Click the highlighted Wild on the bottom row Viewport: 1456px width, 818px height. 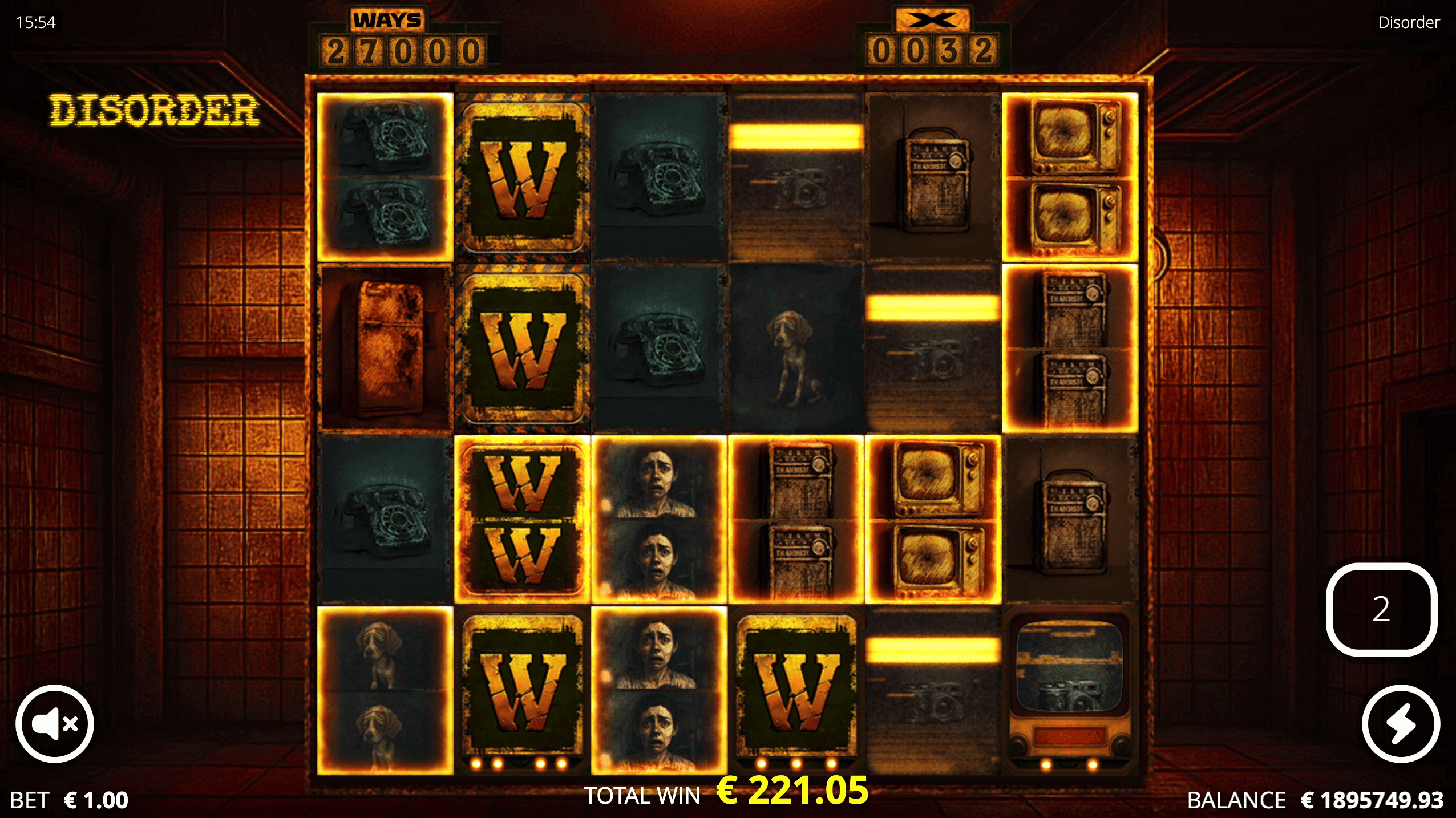click(796, 685)
